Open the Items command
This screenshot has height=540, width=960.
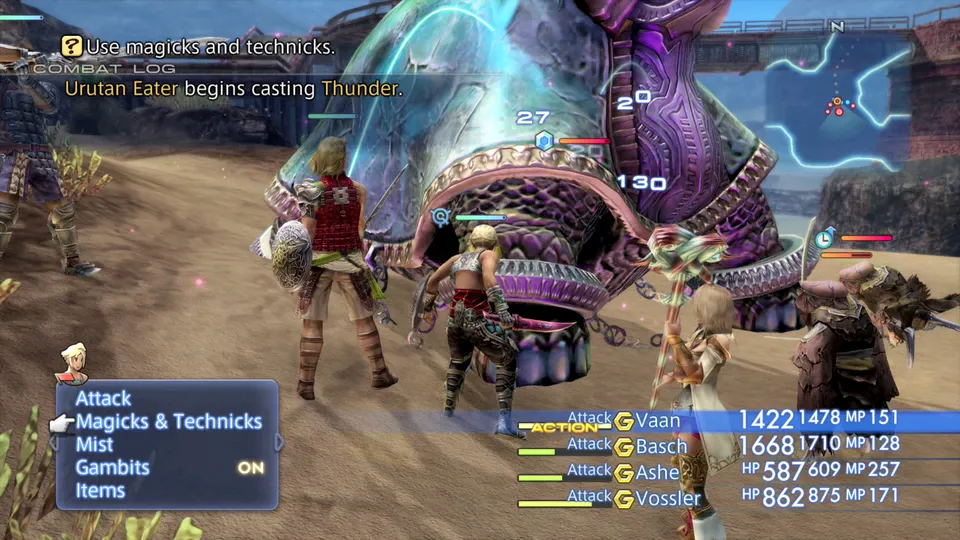(100, 491)
